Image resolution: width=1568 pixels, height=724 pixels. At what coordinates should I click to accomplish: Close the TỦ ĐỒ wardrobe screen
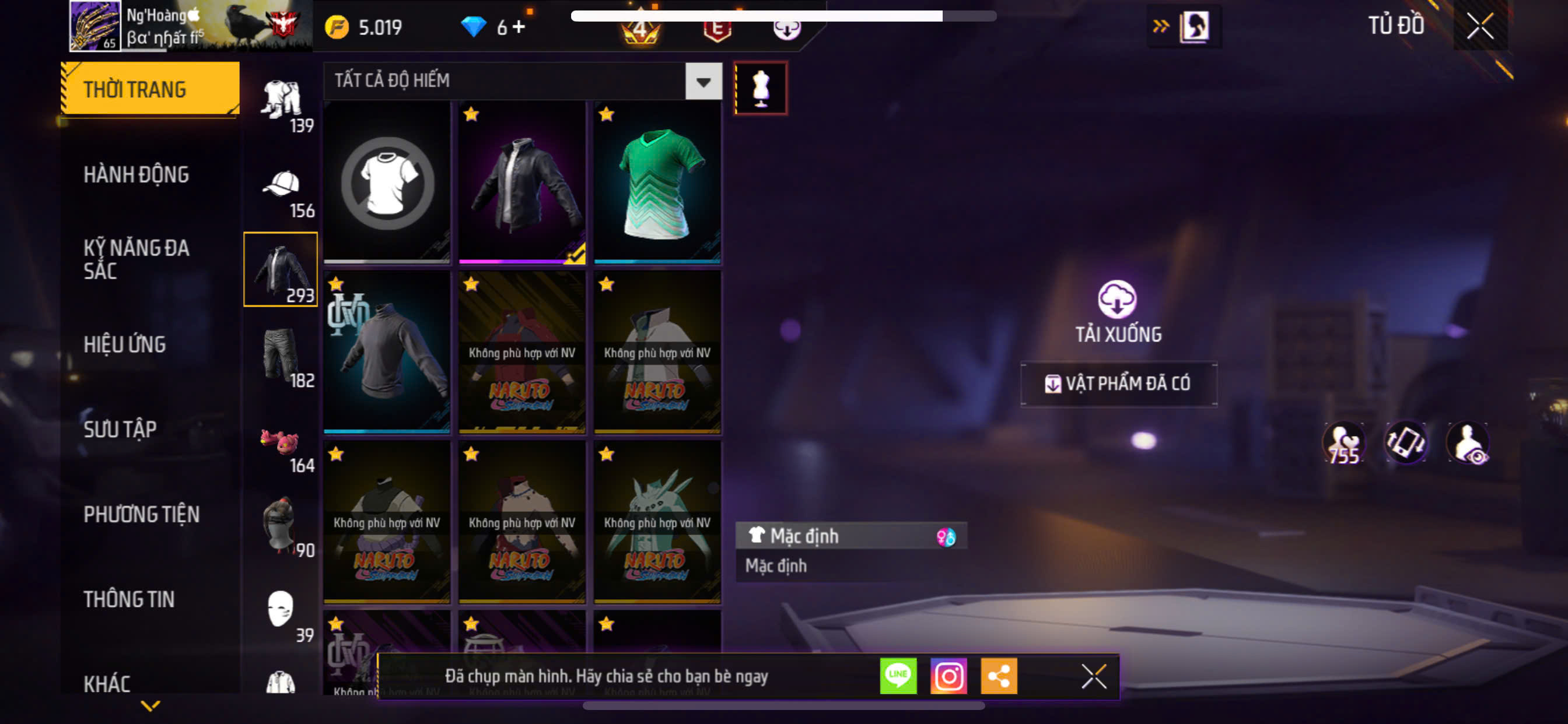1480,26
